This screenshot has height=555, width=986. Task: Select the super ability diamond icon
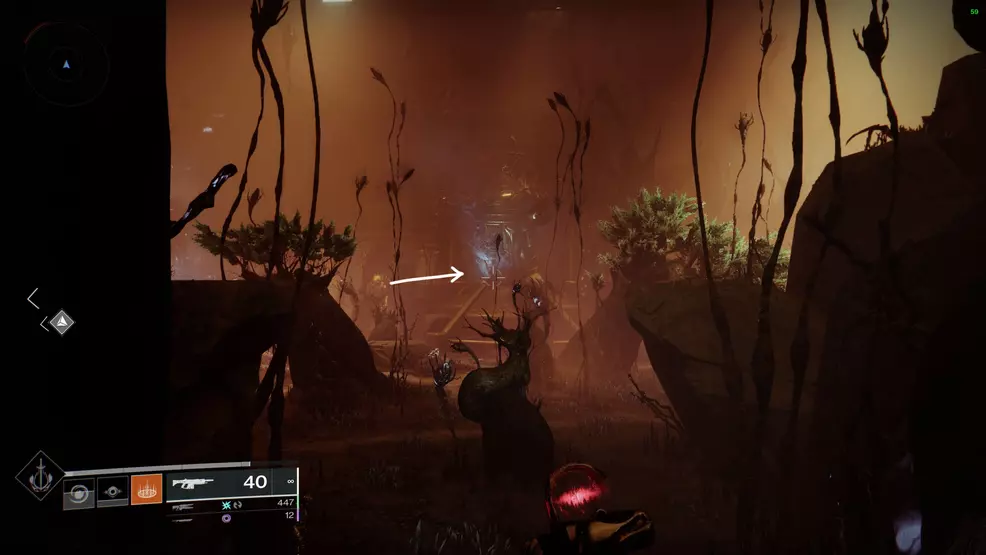40,476
